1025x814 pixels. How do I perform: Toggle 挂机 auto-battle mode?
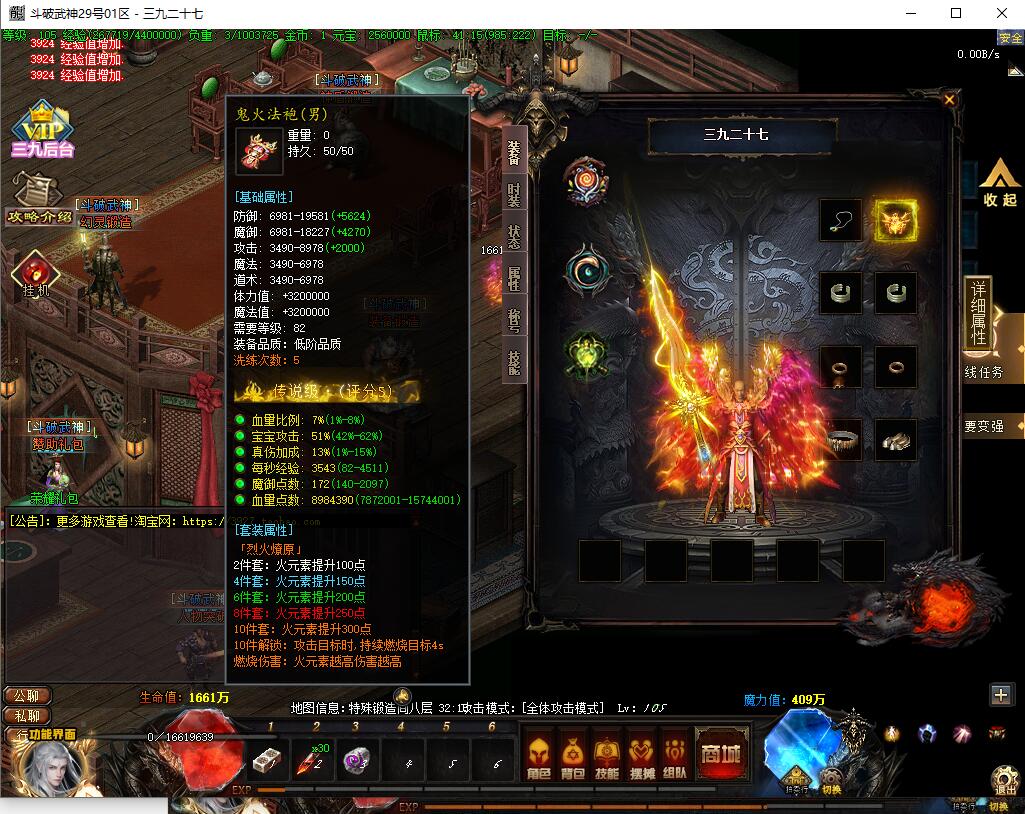pos(36,274)
